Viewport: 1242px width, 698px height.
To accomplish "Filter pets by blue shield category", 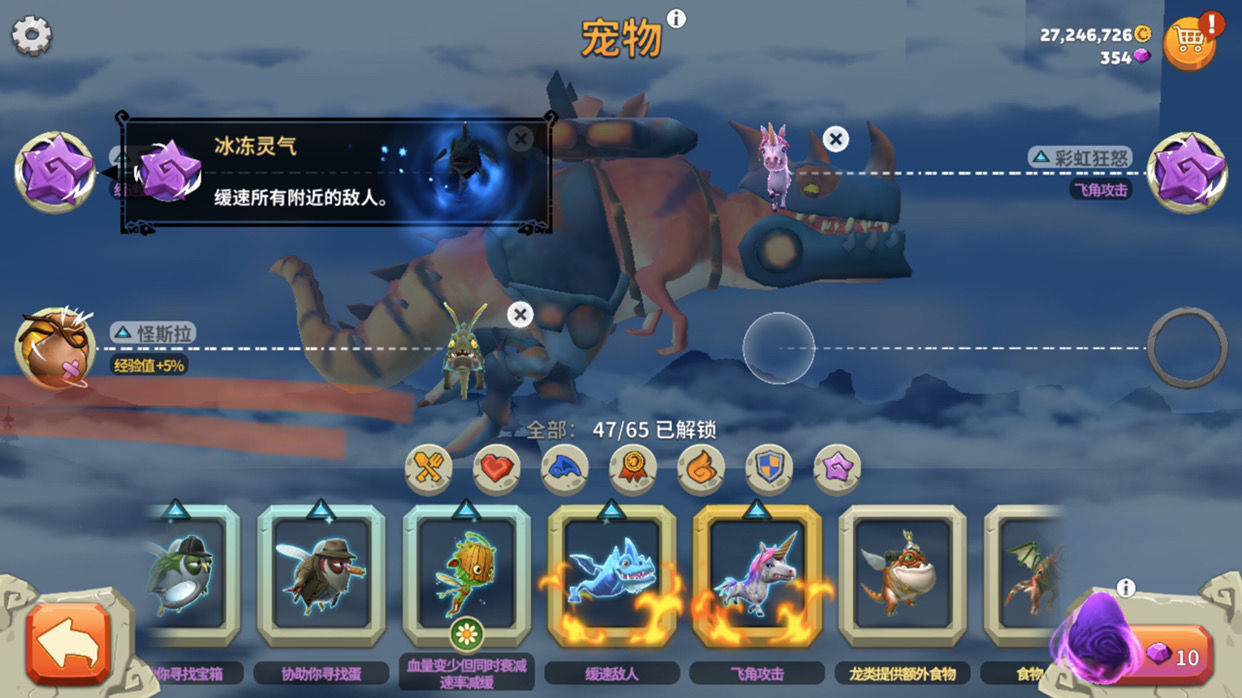I will [x=769, y=469].
